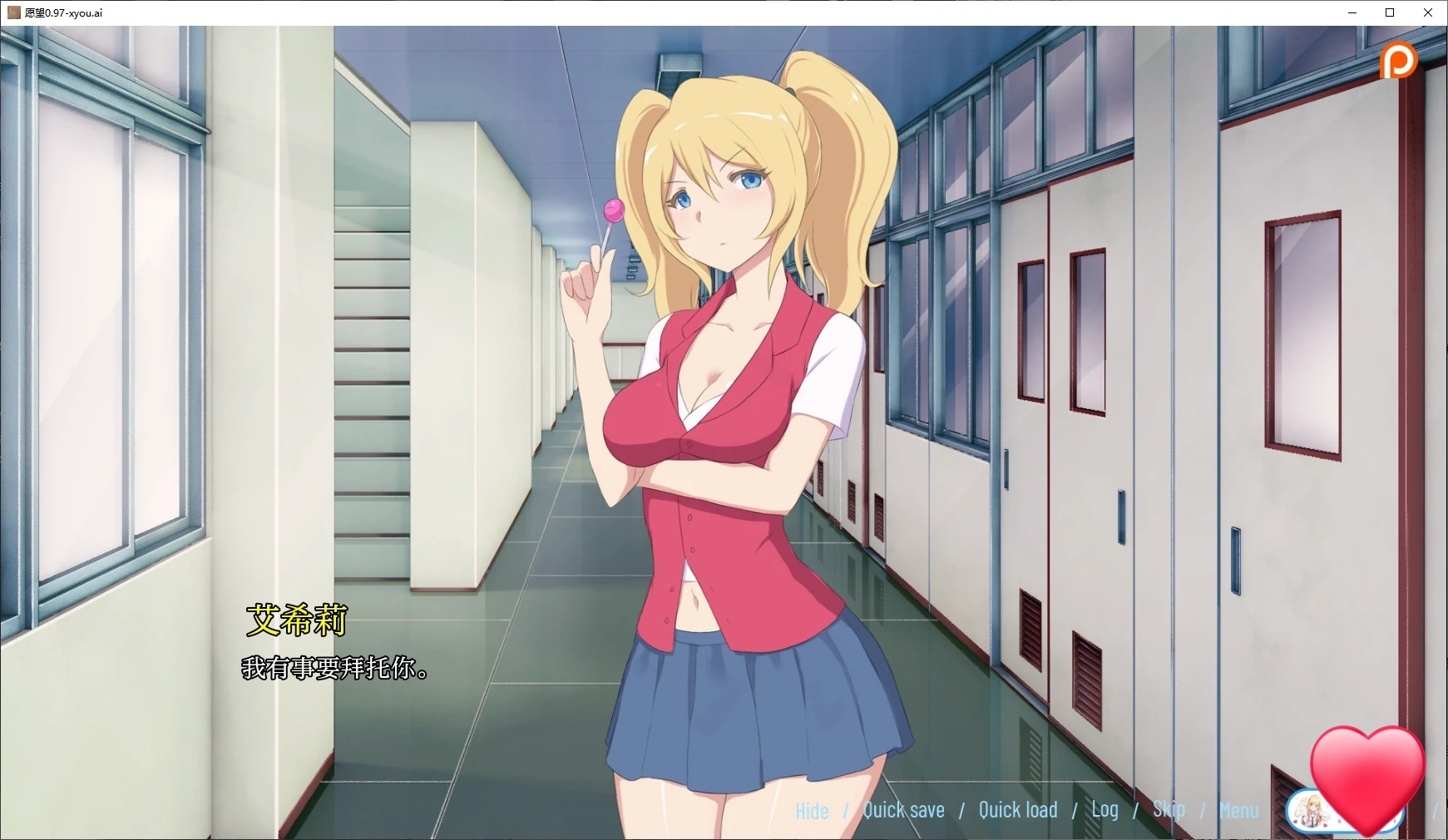Hide the dialogue window using Hide
Viewport: 1448px width, 840px height.
click(x=811, y=809)
